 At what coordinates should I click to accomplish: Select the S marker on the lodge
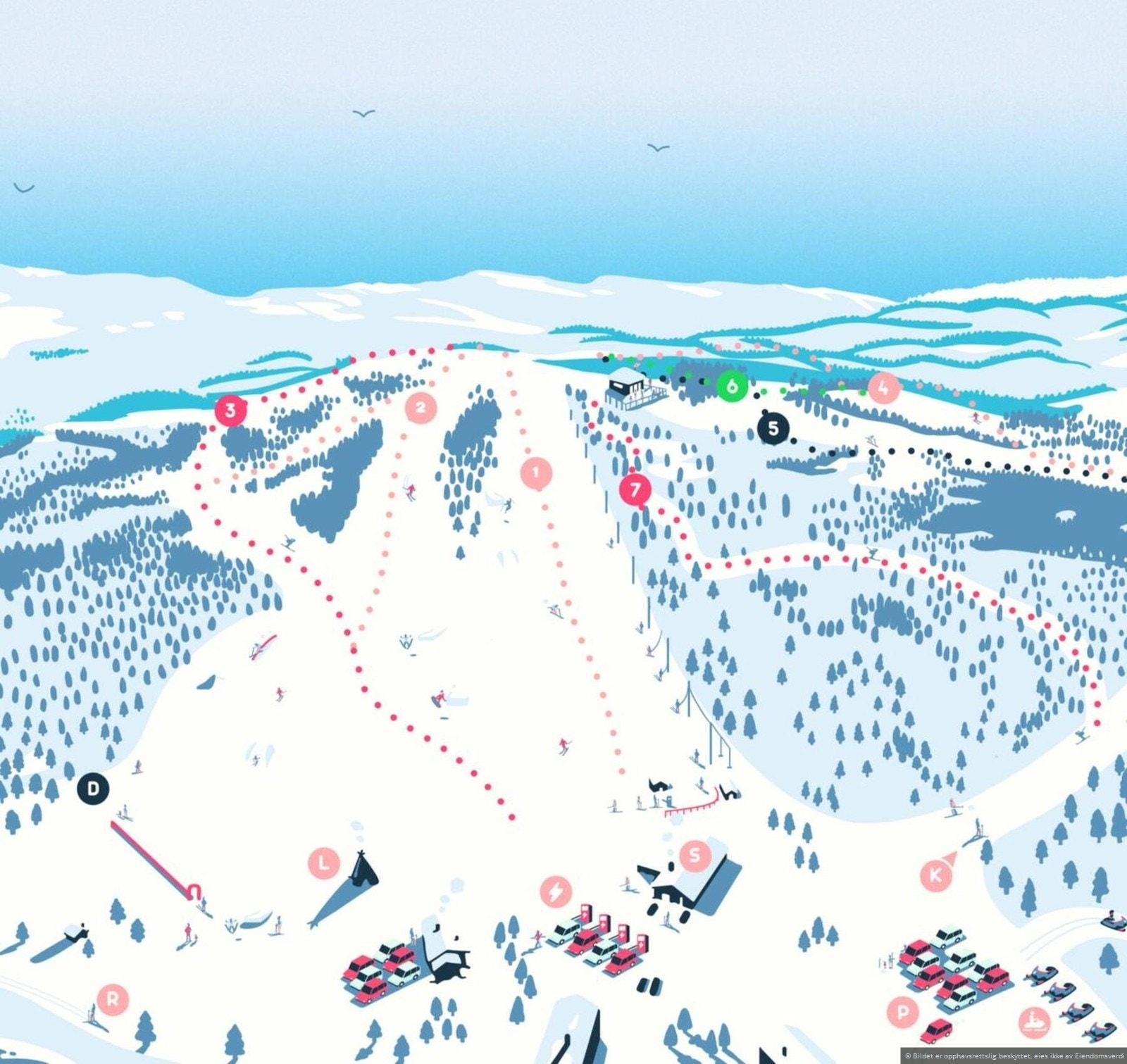pyautogui.click(x=695, y=855)
